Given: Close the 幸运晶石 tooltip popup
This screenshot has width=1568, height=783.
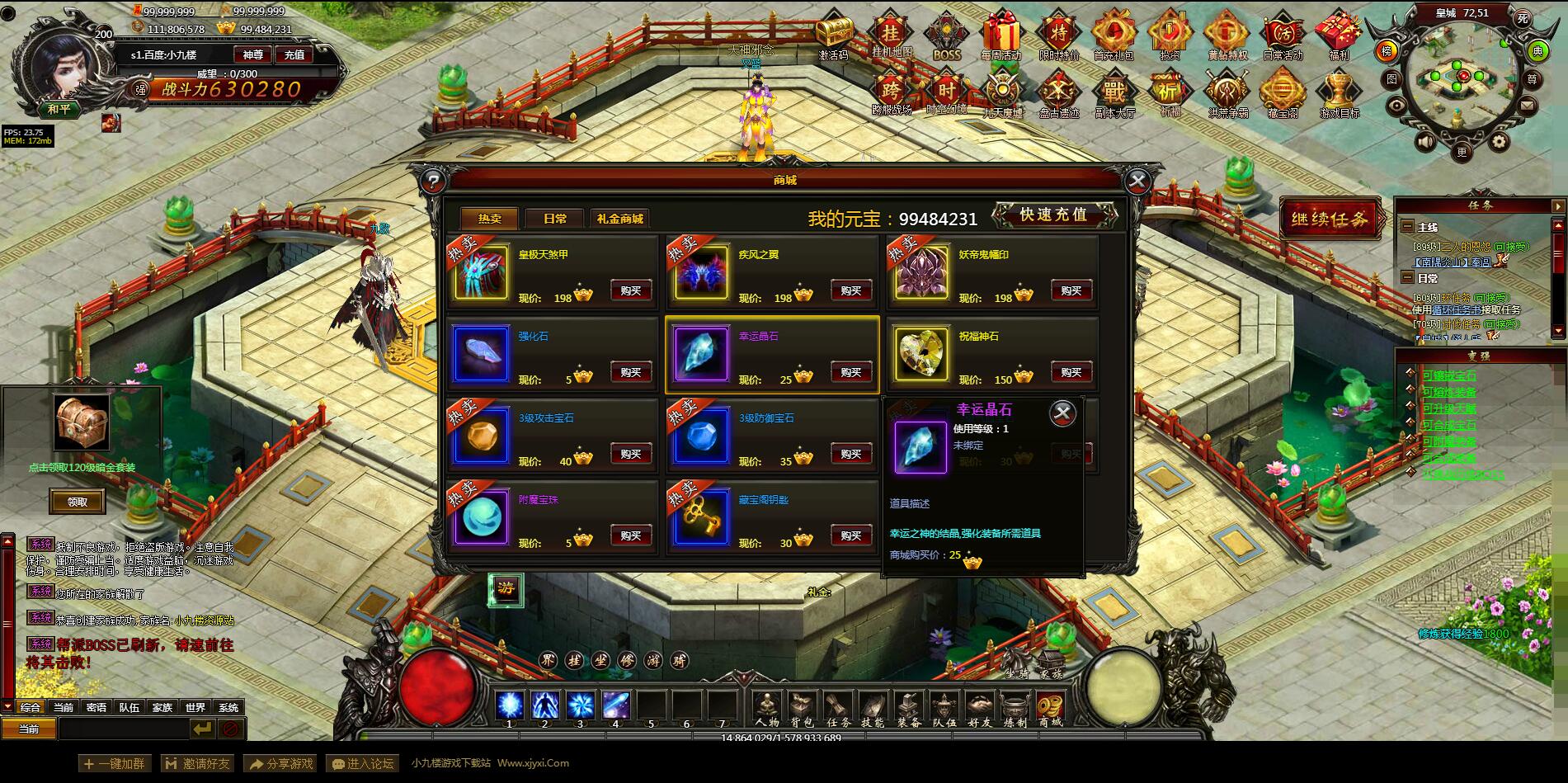Looking at the screenshot, I should click(1063, 413).
